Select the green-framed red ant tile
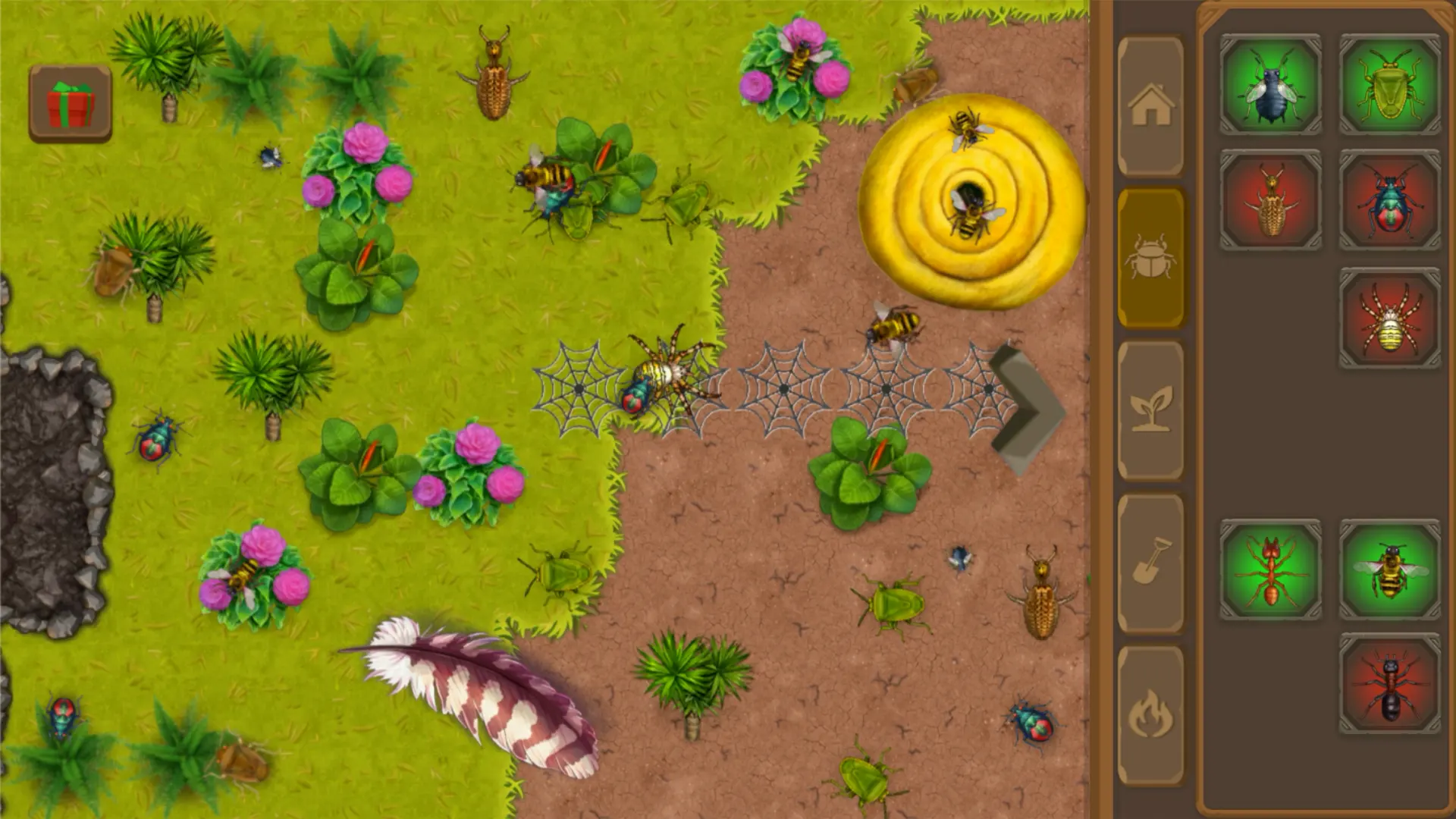This screenshot has height=819, width=1456. pyautogui.click(x=1270, y=570)
